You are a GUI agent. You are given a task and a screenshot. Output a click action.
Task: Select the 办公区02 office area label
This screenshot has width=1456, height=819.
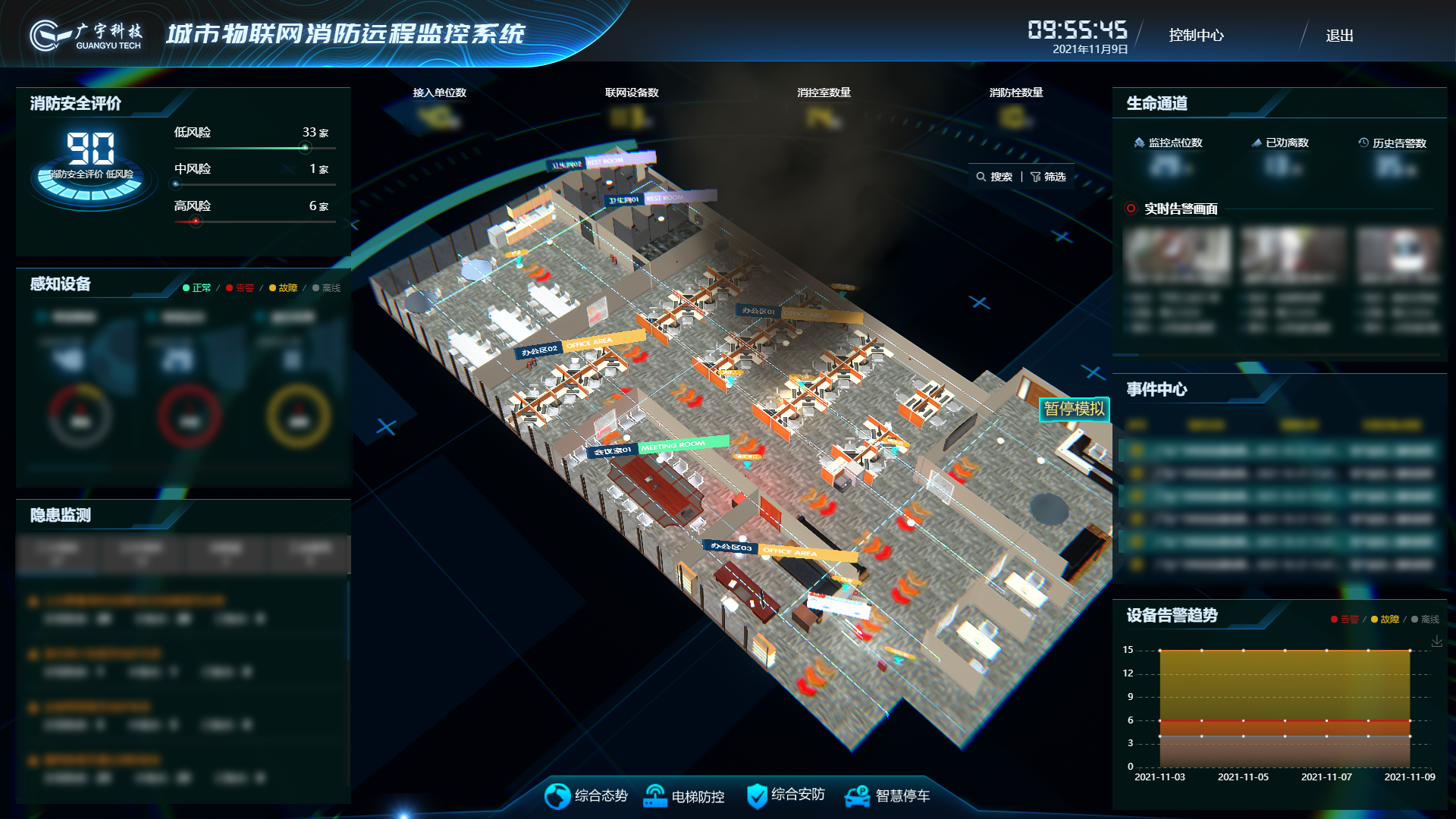540,350
